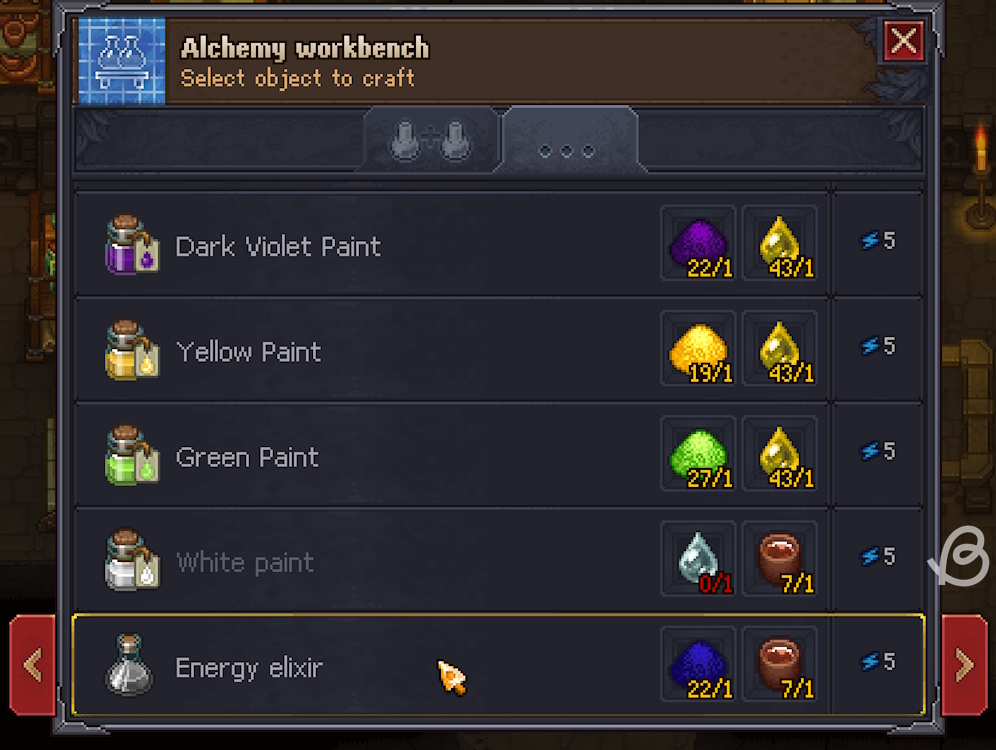The image size is (996, 750).
Task: Click the missing white drop ingredient
Action: click(x=698, y=558)
